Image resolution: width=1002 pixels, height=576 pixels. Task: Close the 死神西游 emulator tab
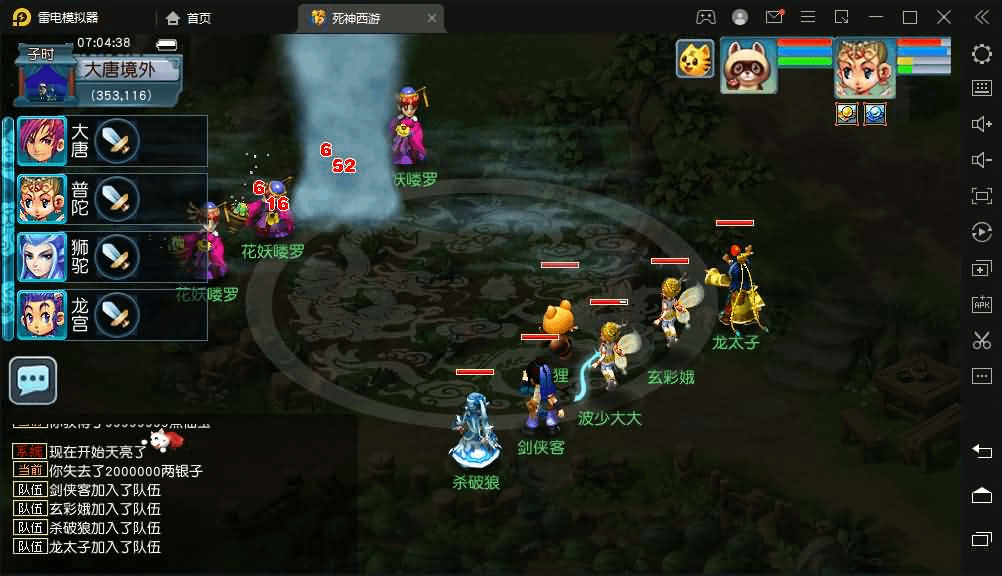(430, 17)
